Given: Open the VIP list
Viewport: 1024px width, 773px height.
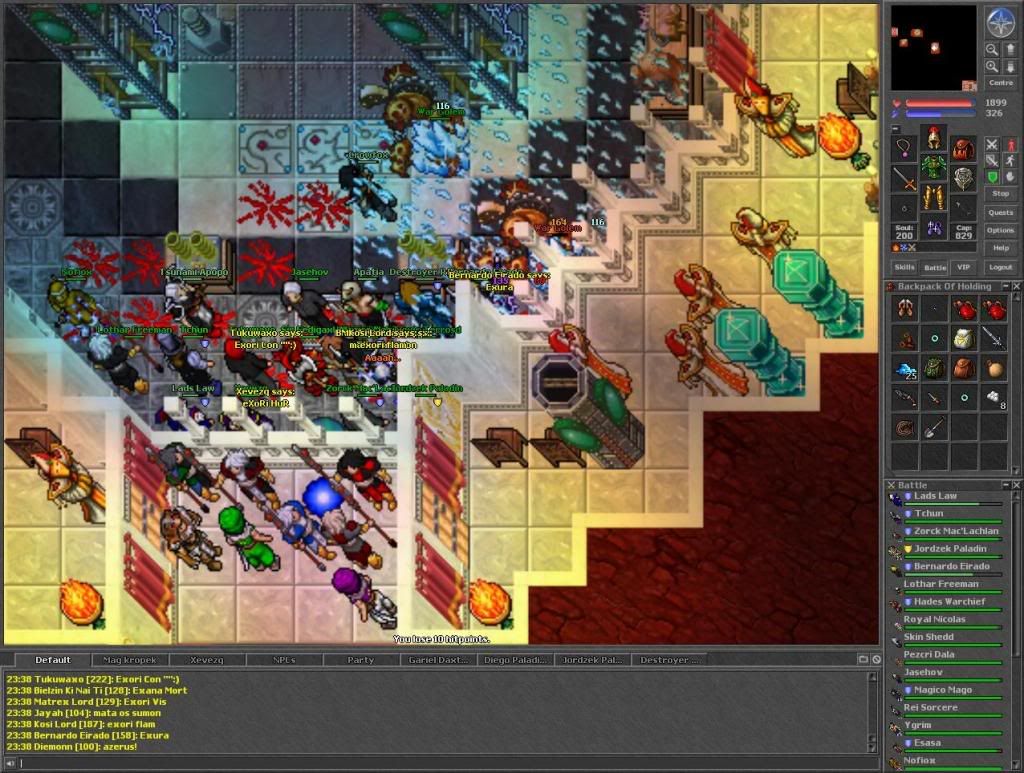Looking at the screenshot, I should click(963, 267).
